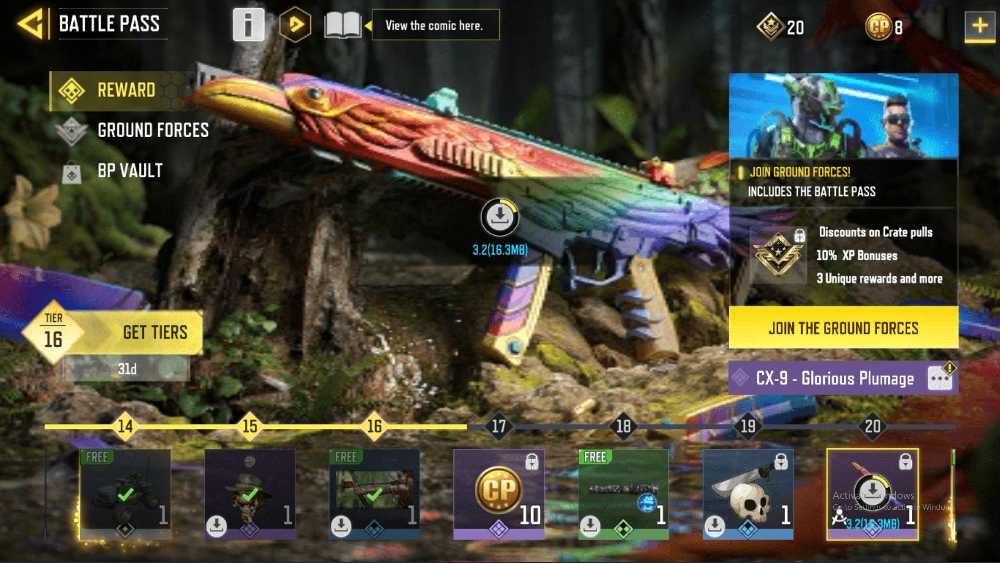This screenshot has height=563, width=1000.
Task: Select the tier 16 free reward
Action: coord(374,493)
